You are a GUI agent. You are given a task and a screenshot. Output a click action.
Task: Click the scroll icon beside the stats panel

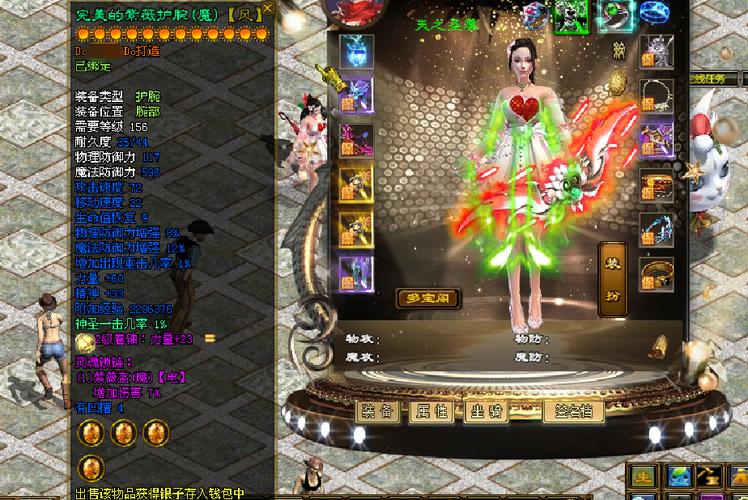(657, 347)
